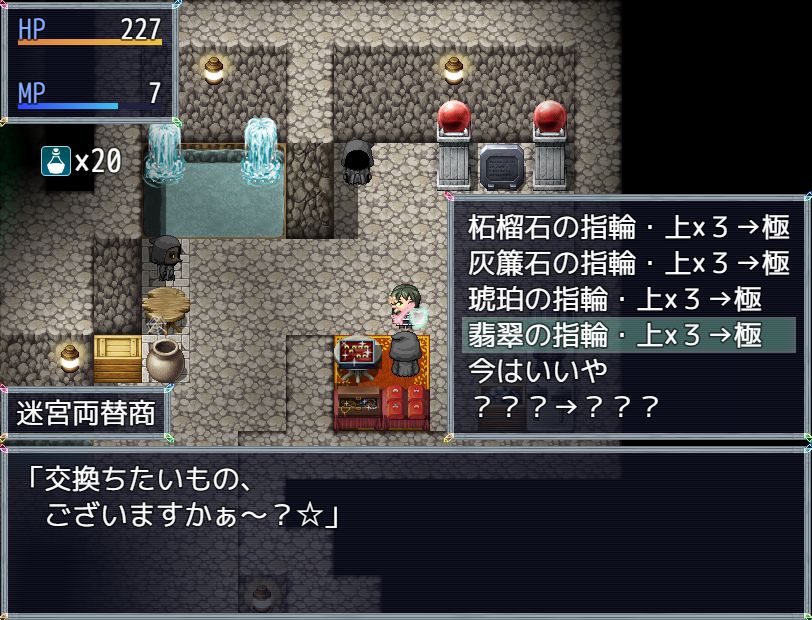This screenshot has width=812, height=620.
Task: Pick the 琥珀の指輪 exchange option
Action: click(x=615, y=299)
